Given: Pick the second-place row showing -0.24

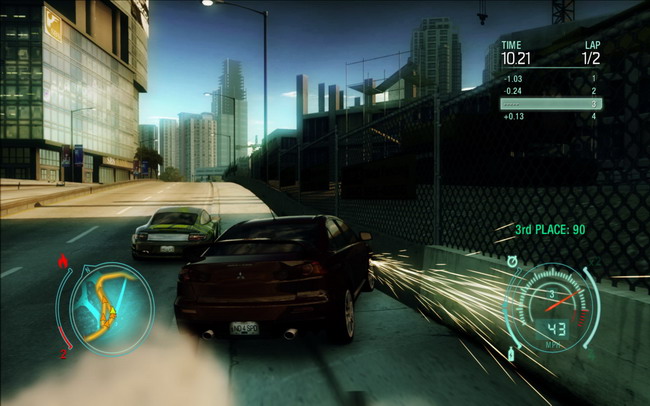Looking at the screenshot, I should (550, 90).
